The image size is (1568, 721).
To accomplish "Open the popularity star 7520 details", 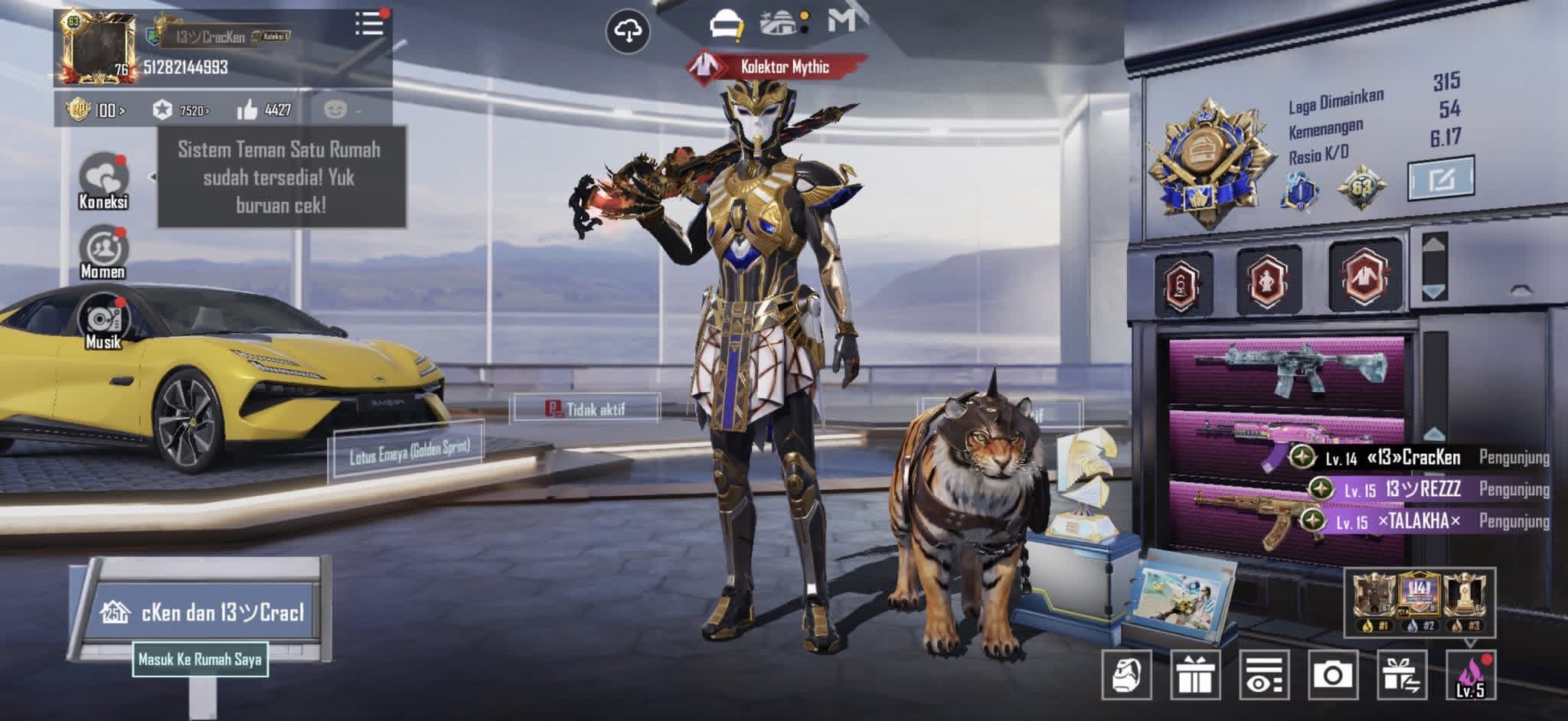I will tap(181, 110).
